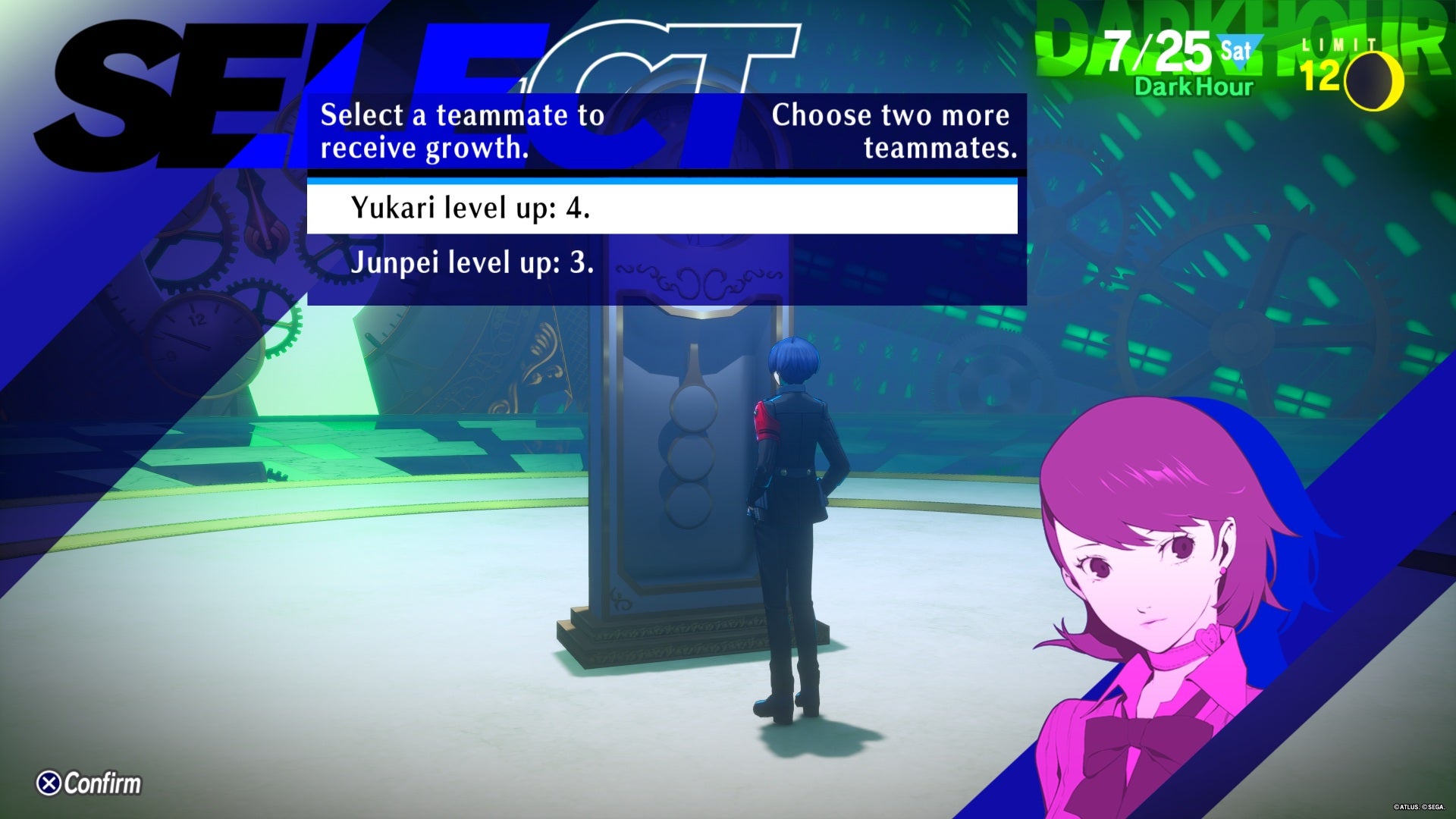The height and width of the screenshot is (819, 1456).
Task: Click the Select a teammate instruction banner
Action: (463, 130)
